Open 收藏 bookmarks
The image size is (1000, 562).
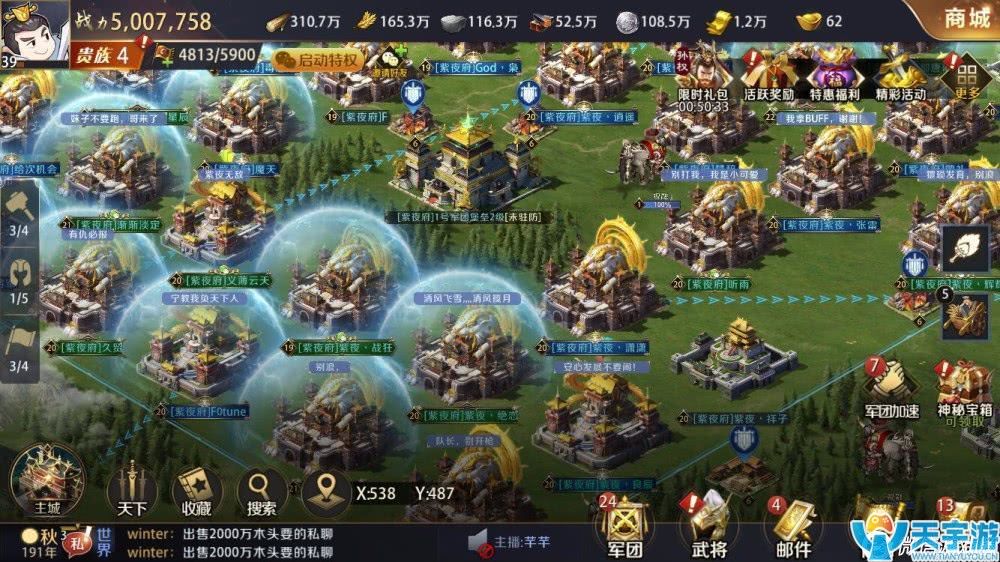point(197,490)
